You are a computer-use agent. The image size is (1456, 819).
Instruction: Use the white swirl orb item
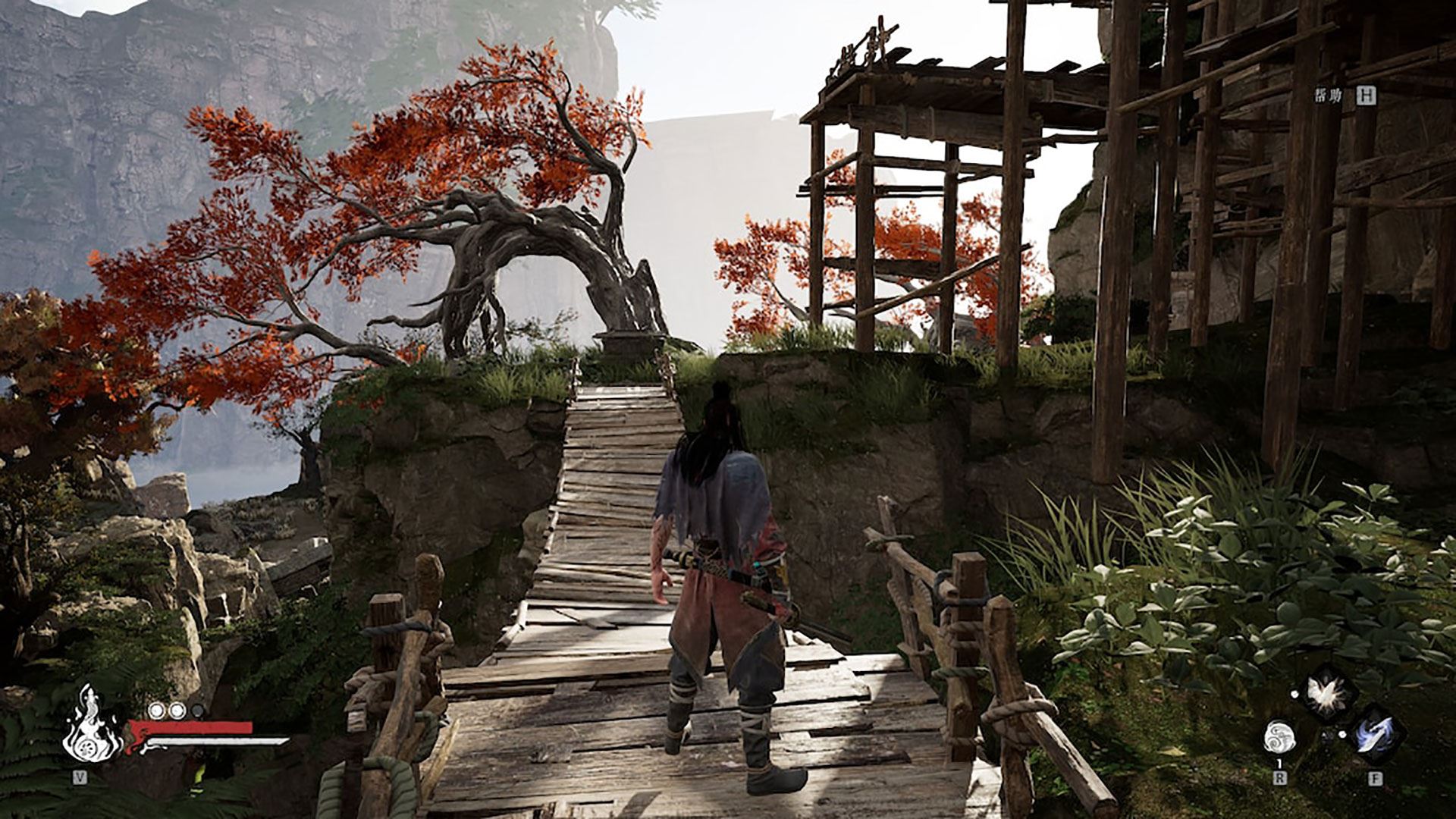click(x=1279, y=736)
